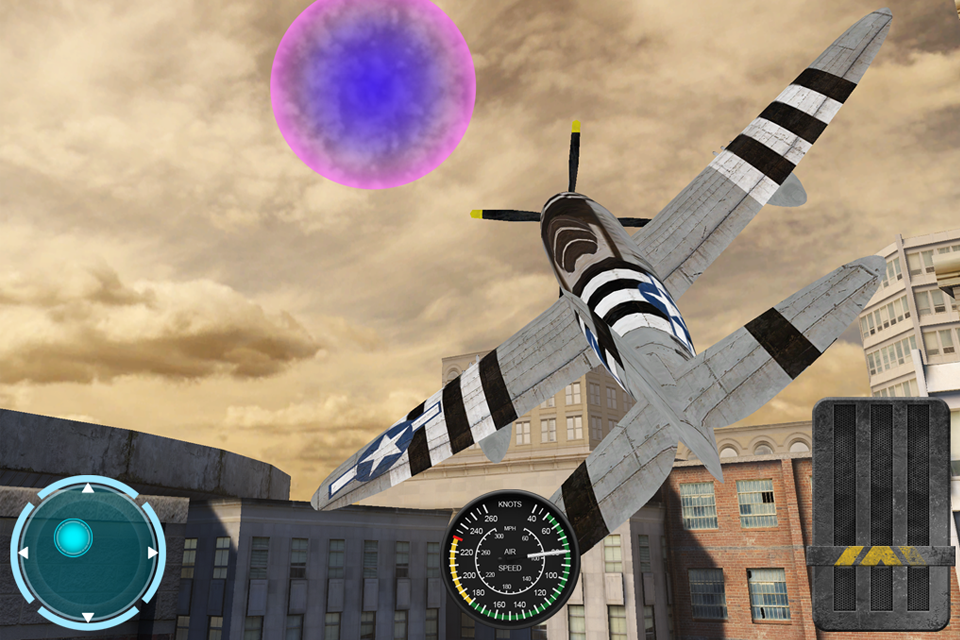Tap the joystick's down arrow

pyautogui.click(x=88, y=616)
